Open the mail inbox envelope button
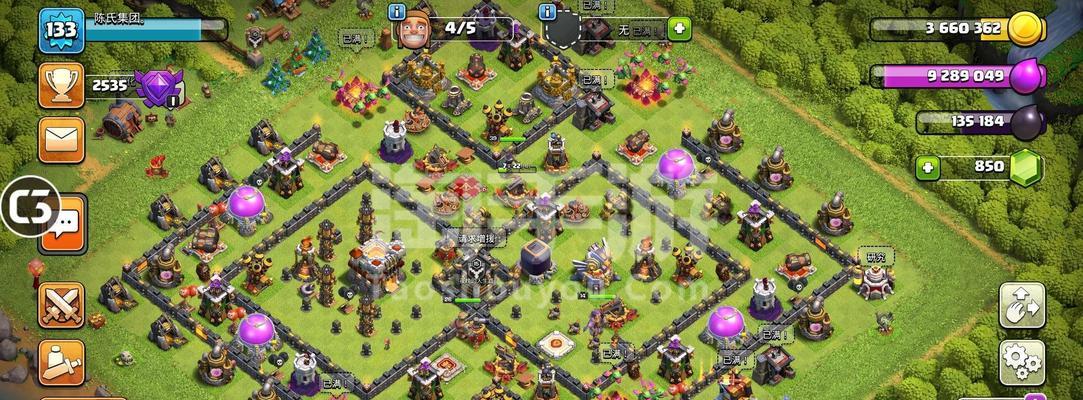The height and width of the screenshot is (400, 1083). point(61,139)
